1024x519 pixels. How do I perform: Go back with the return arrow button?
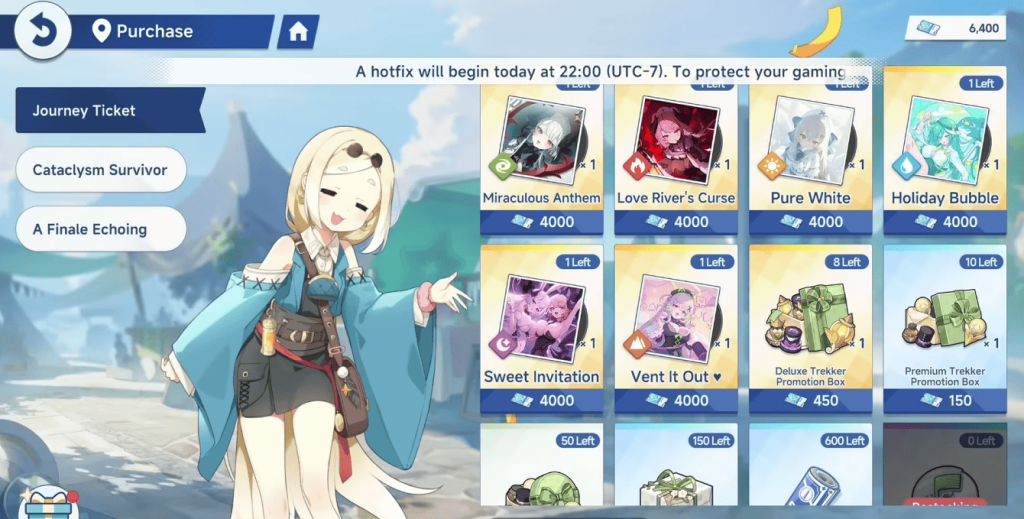click(40, 30)
